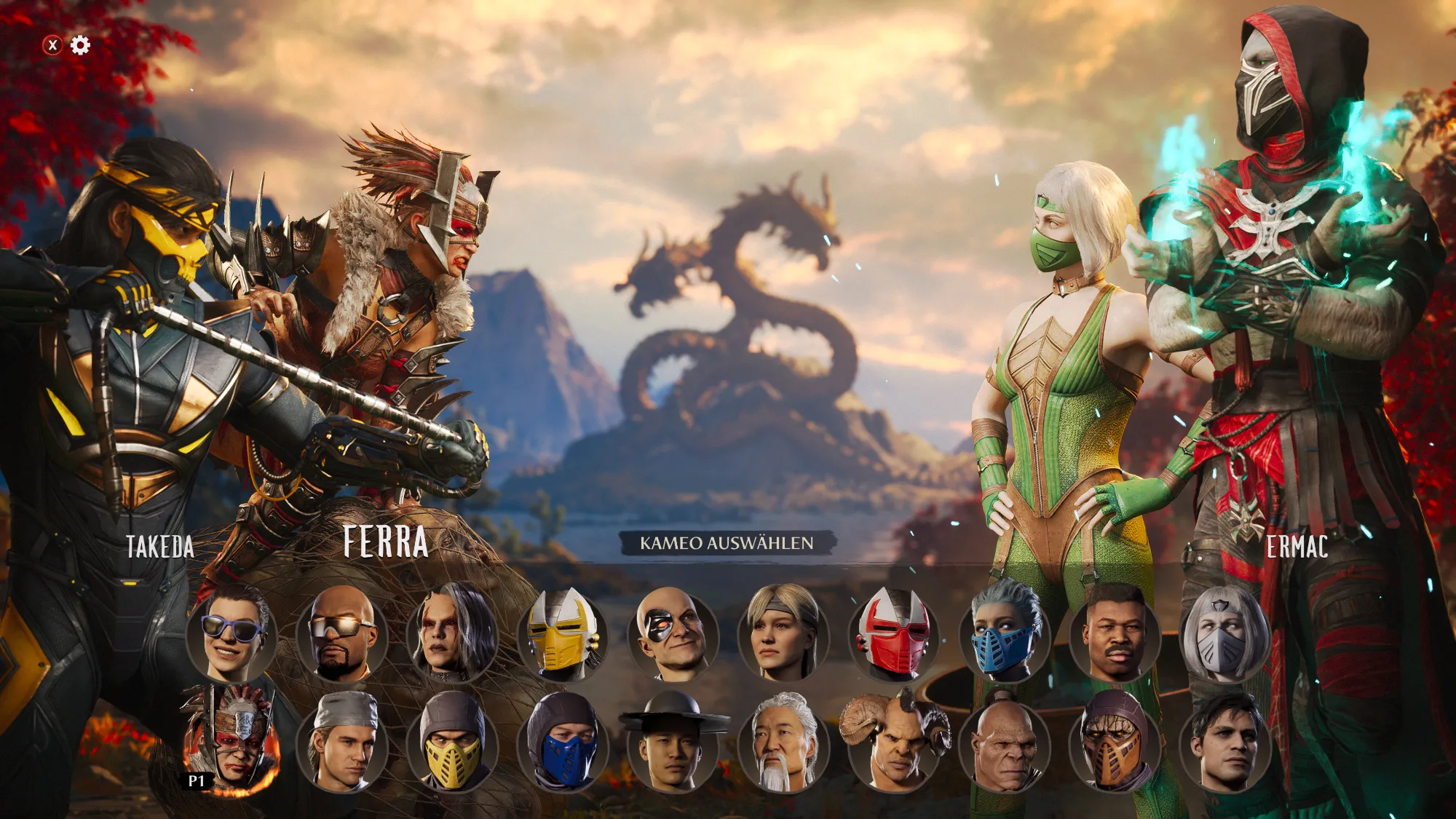Open settings via the gear icon
The height and width of the screenshot is (819, 1456).
coord(80,45)
